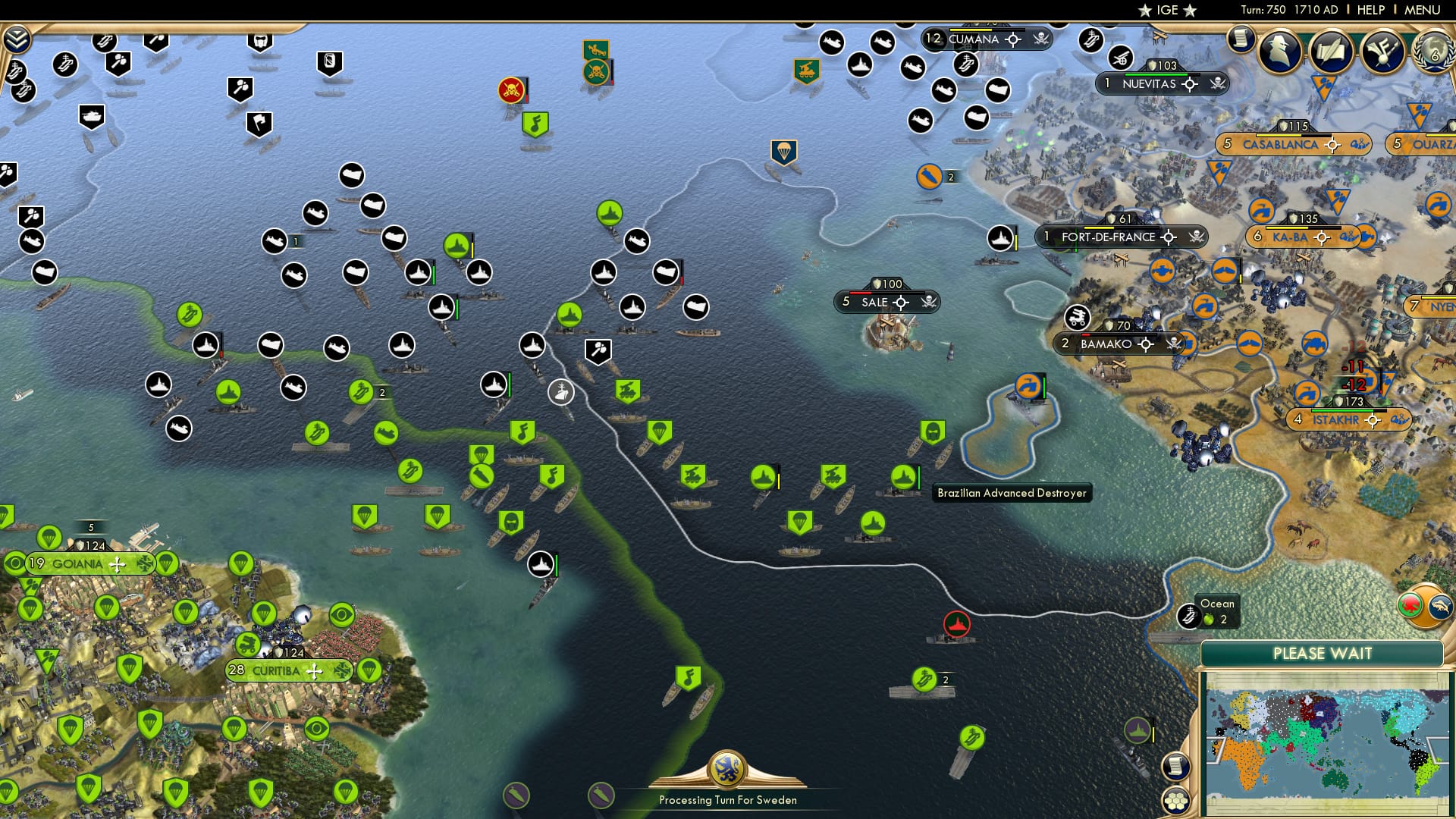Toggle the red-green creature button above the minimap
Screen dimensions: 1456x819
click(1410, 606)
